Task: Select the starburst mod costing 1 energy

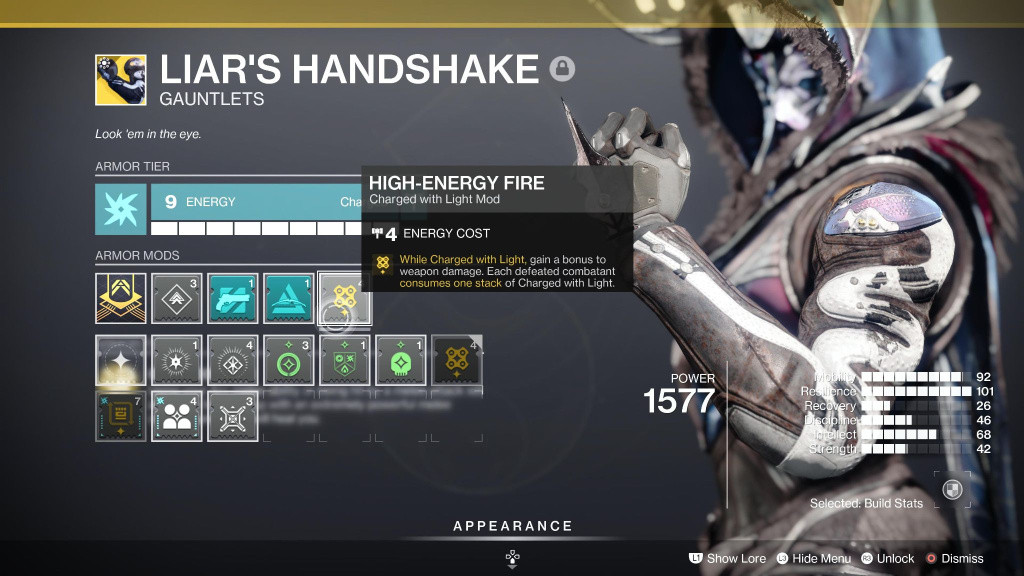Action: point(177,360)
